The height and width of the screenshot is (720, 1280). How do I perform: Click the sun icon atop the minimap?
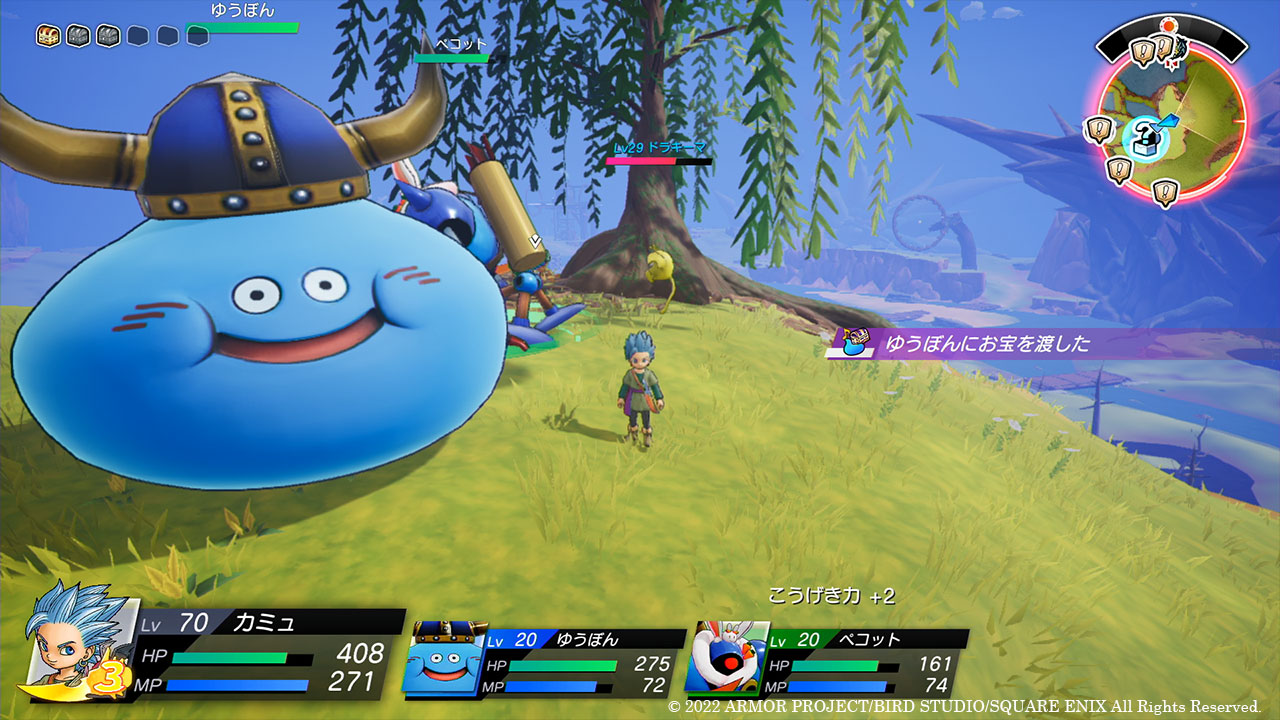tap(1166, 24)
